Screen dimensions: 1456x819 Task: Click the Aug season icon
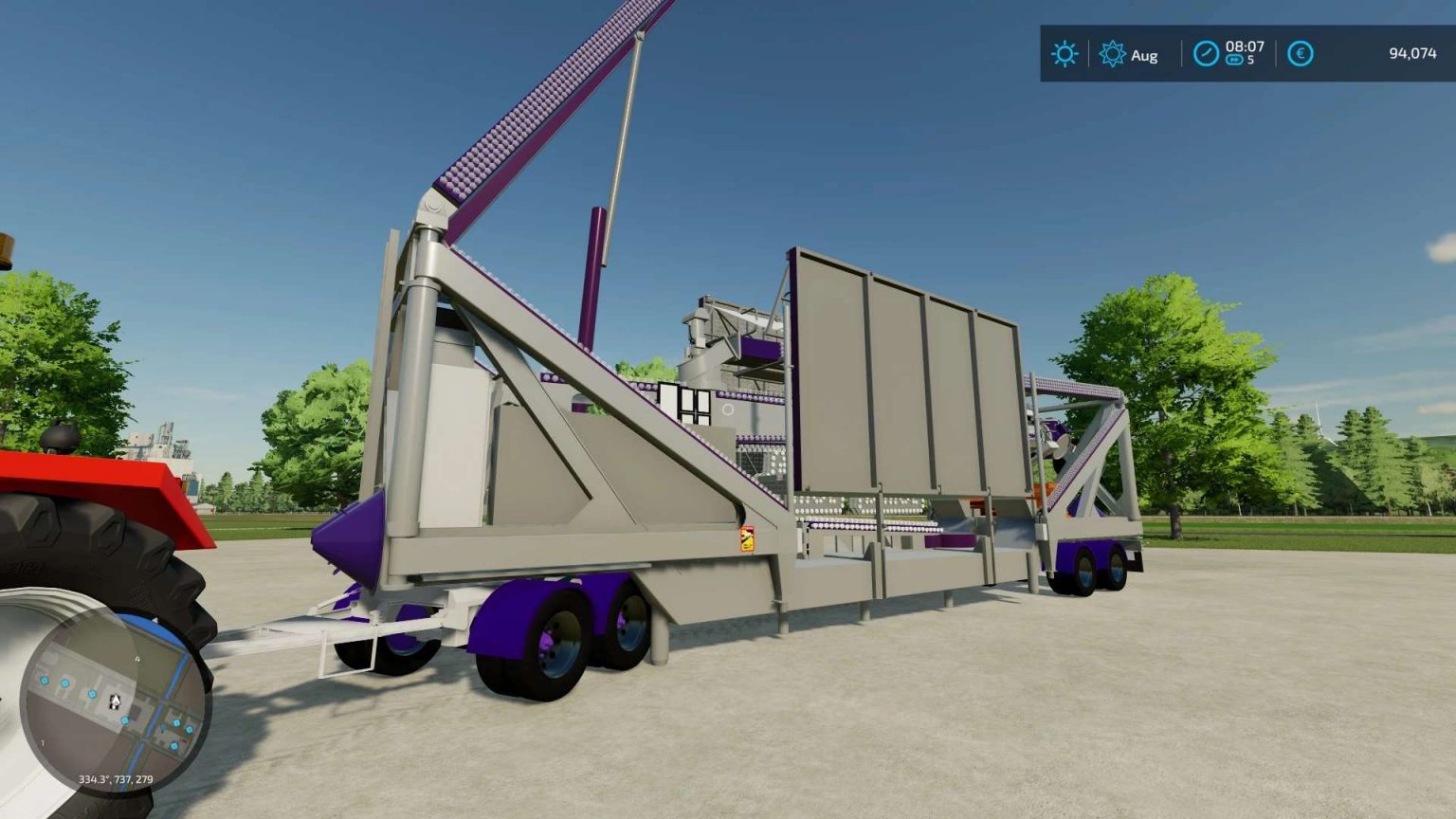pos(1111,53)
